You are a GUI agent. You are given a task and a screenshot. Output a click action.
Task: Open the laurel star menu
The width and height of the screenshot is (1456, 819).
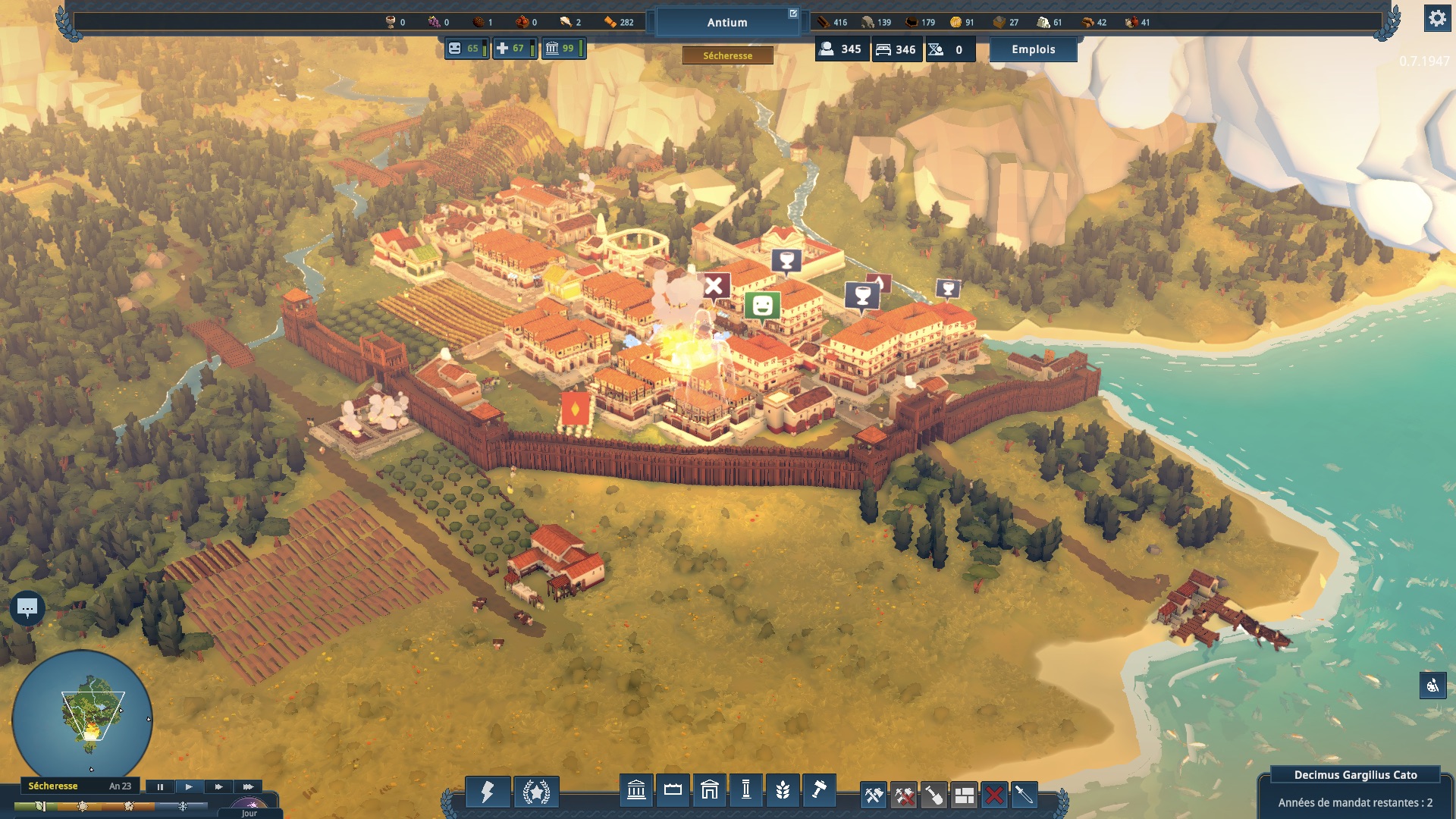coord(536,792)
